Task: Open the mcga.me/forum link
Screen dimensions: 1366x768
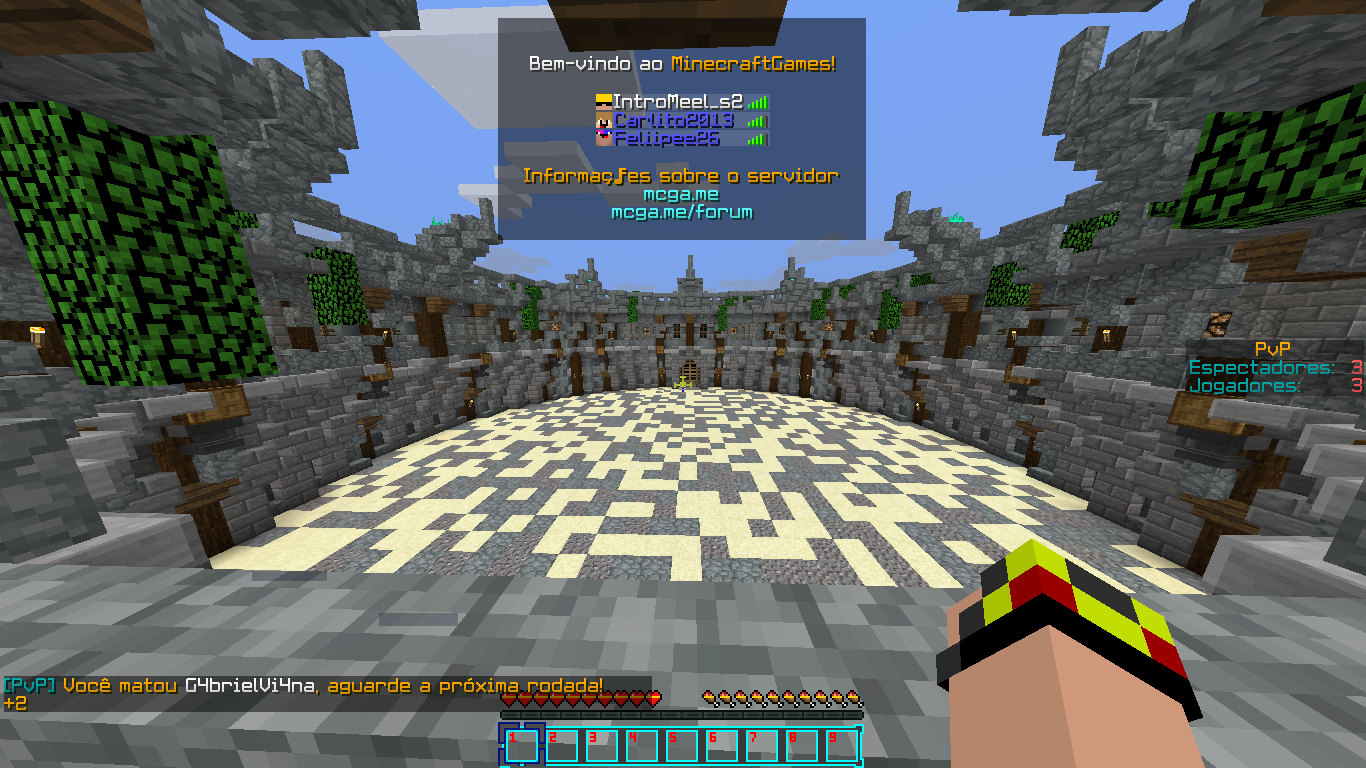Action: point(681,212)
